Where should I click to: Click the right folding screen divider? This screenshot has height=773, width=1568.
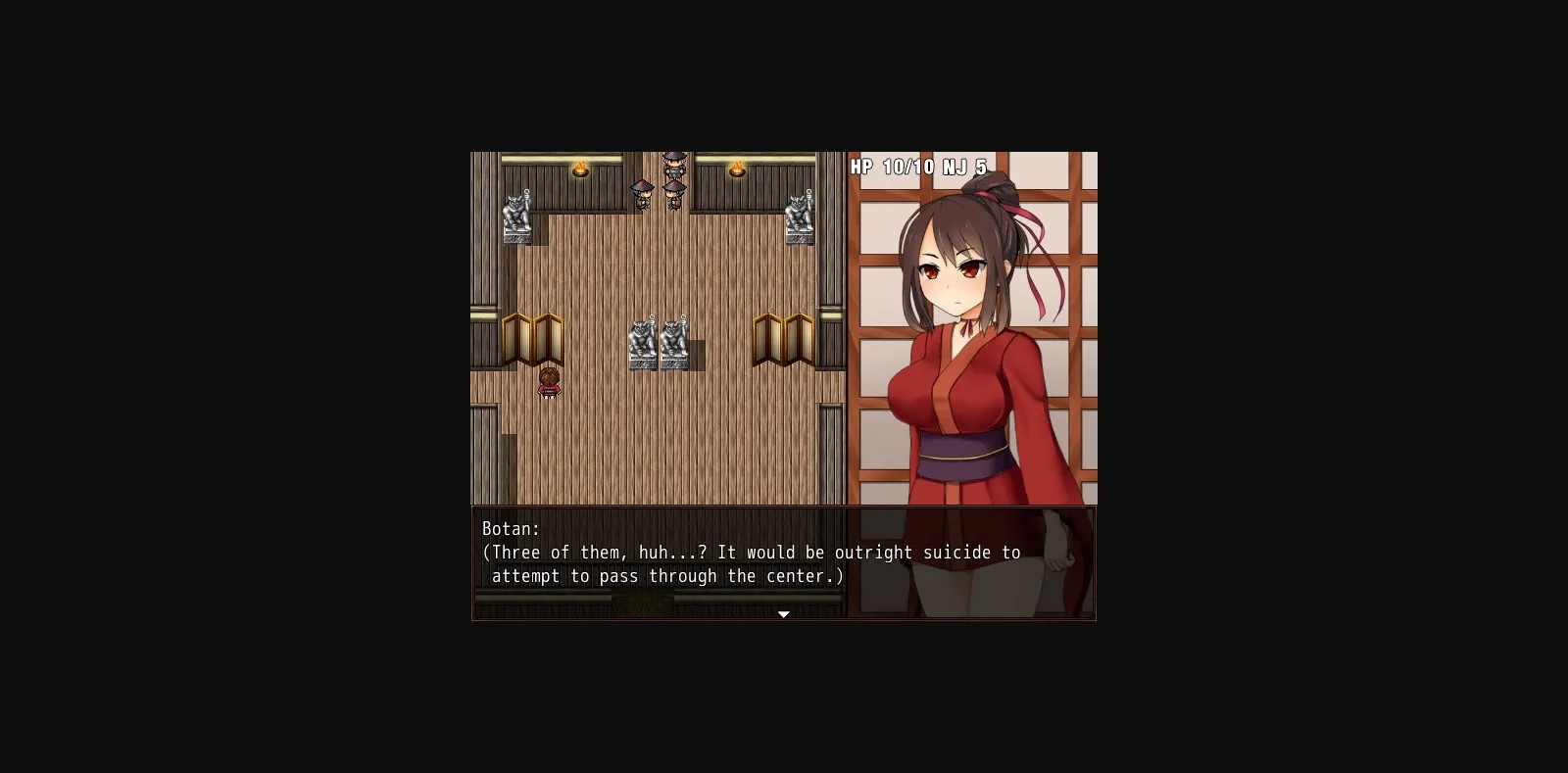(784, 338)
